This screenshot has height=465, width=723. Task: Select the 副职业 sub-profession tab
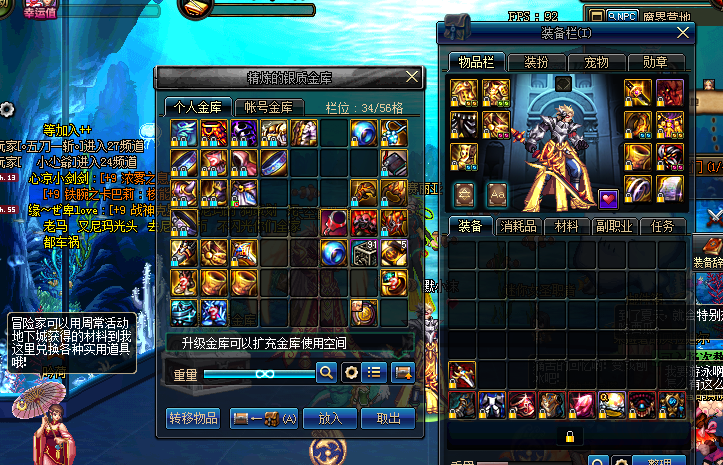tap(615, 227)
